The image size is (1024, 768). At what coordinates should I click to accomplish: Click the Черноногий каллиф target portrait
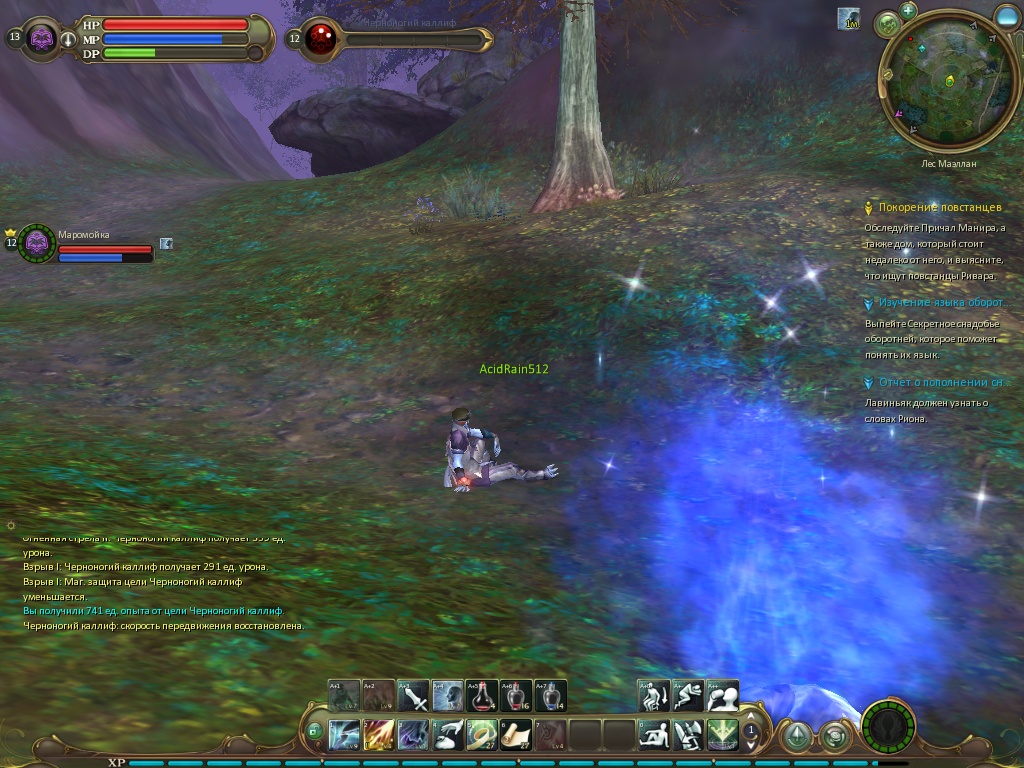pos(321,39)
